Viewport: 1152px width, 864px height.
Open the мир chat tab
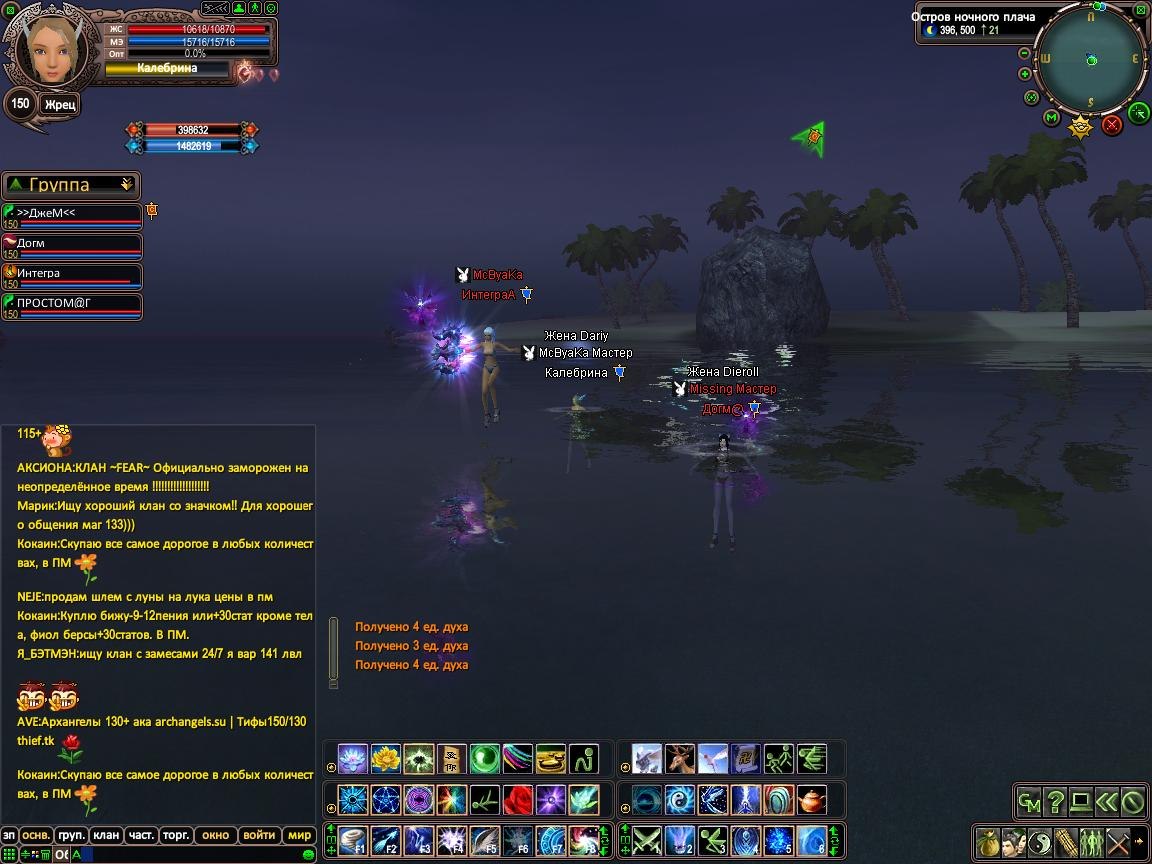(299, 835)
